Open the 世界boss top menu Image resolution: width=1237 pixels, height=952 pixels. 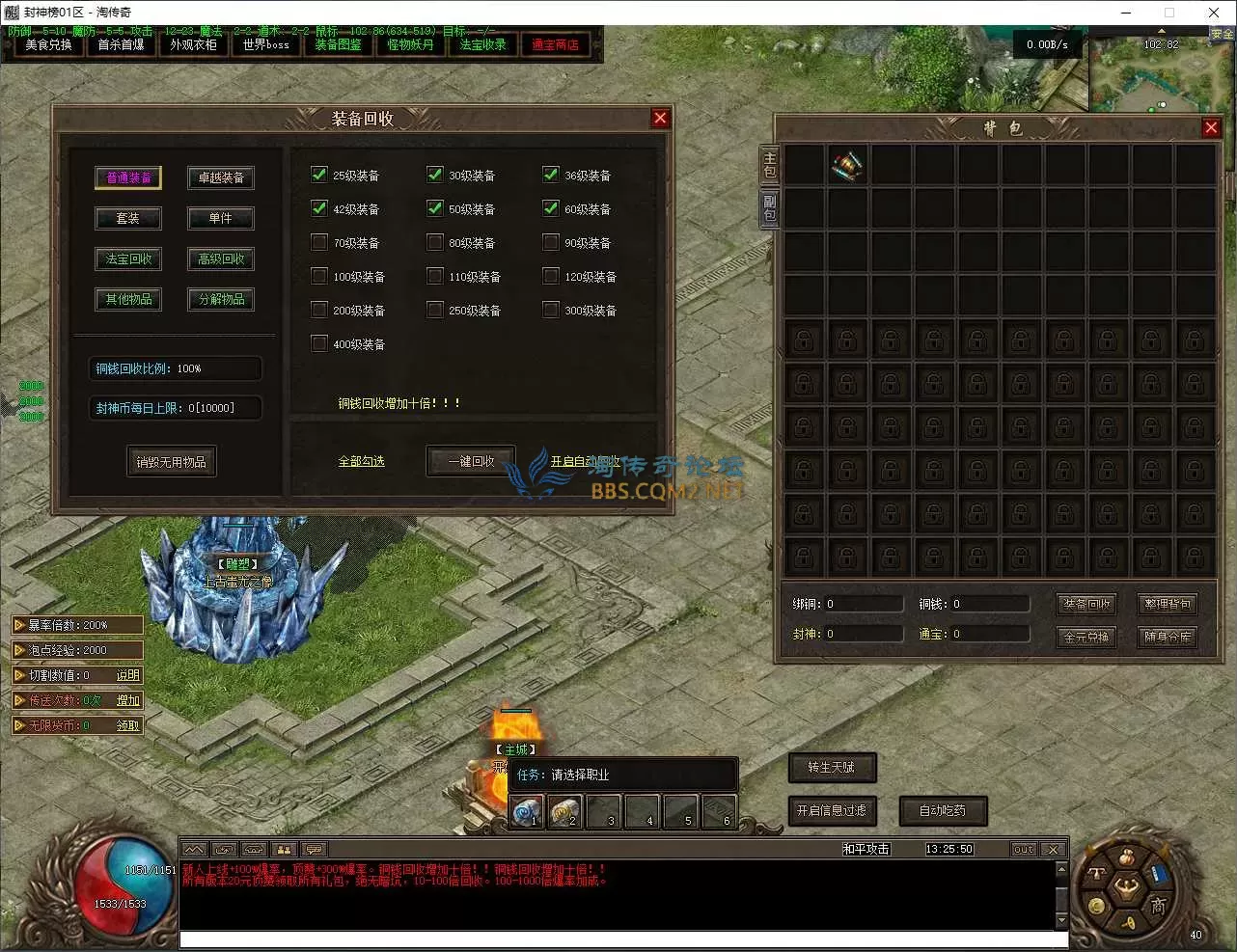[265, 44]
